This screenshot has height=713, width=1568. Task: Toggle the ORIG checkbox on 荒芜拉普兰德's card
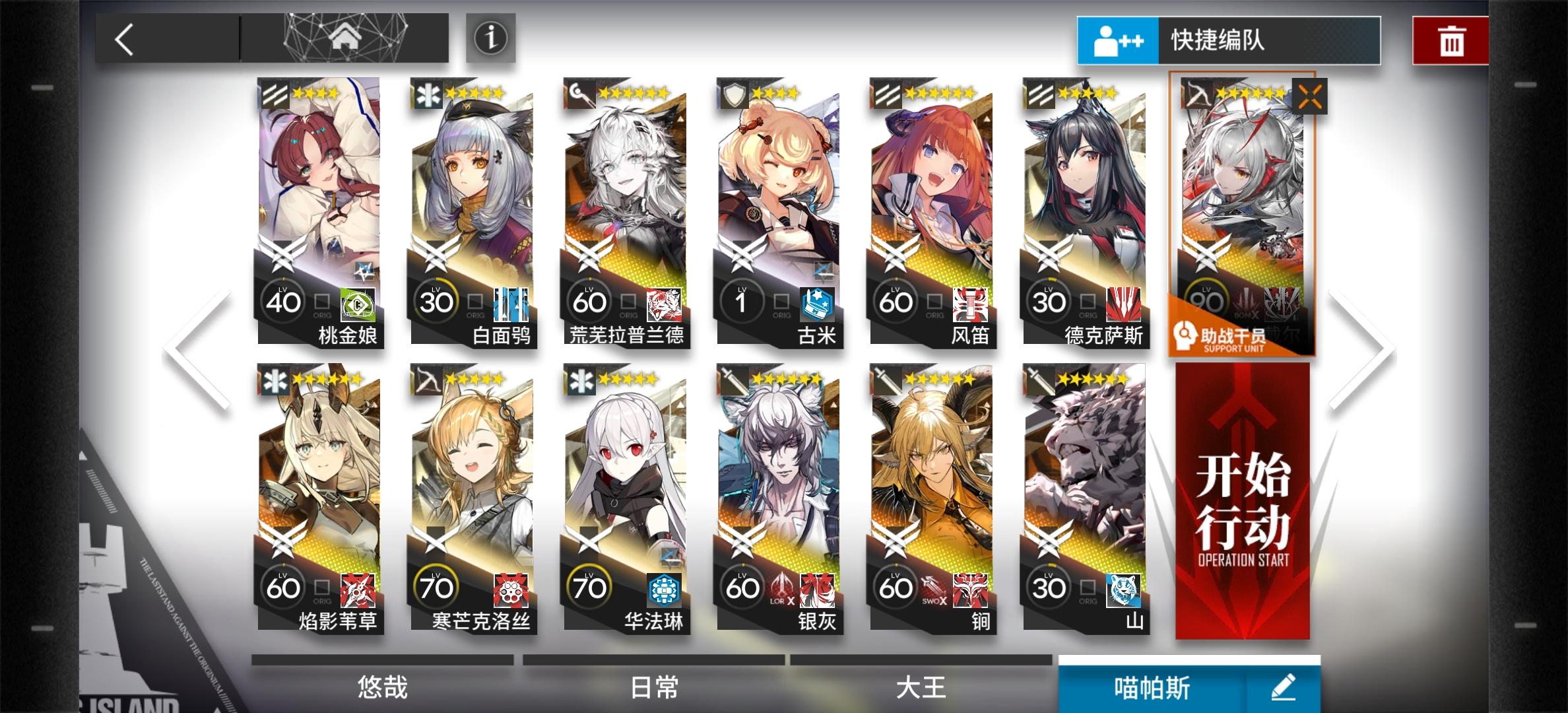click(x=630, y=301)
